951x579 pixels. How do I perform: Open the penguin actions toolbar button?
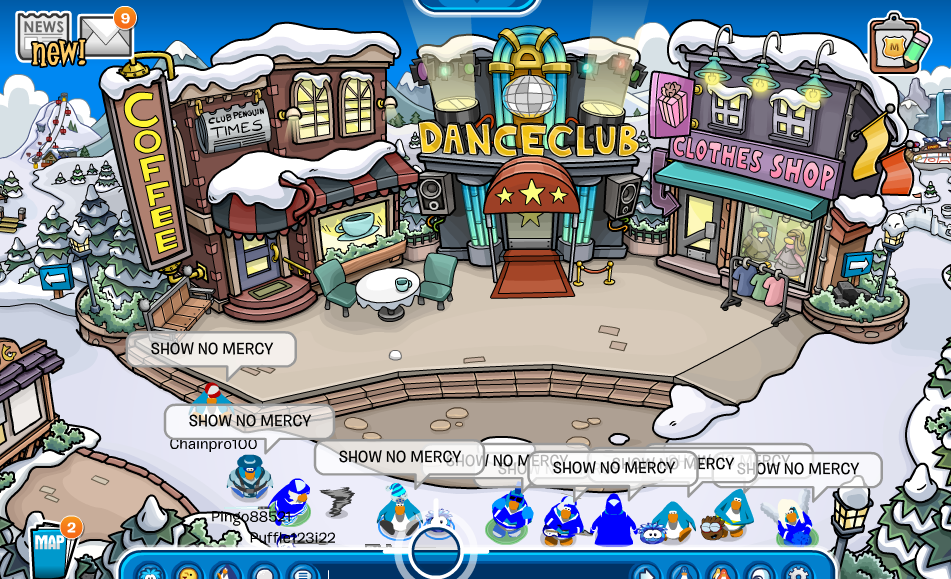coord(226,573)
